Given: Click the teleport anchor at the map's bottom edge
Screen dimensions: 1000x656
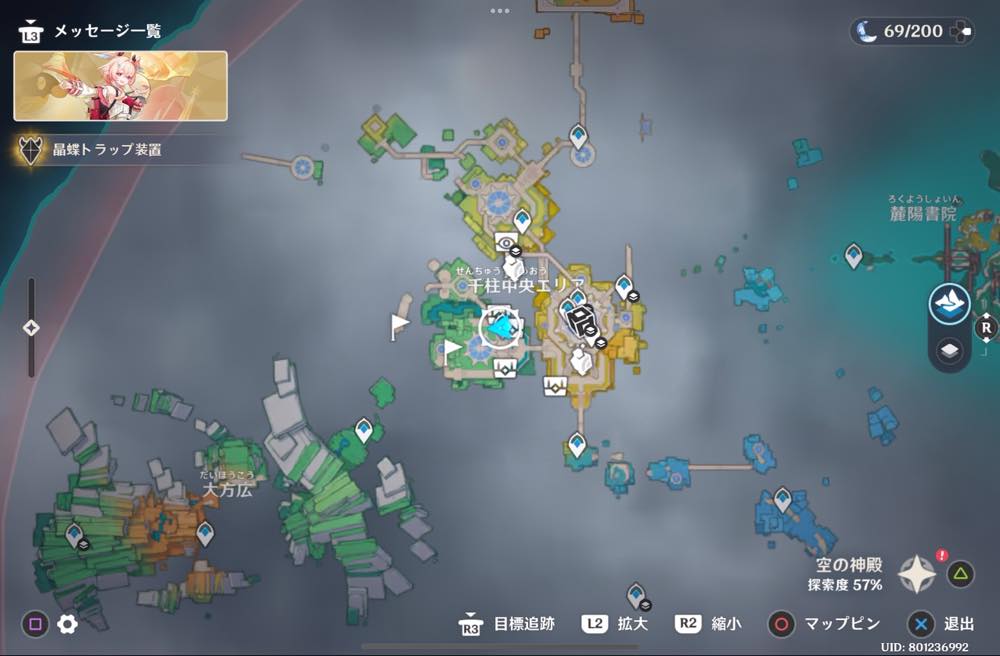Looking at the screenshot, I should (x=635, y=595).
